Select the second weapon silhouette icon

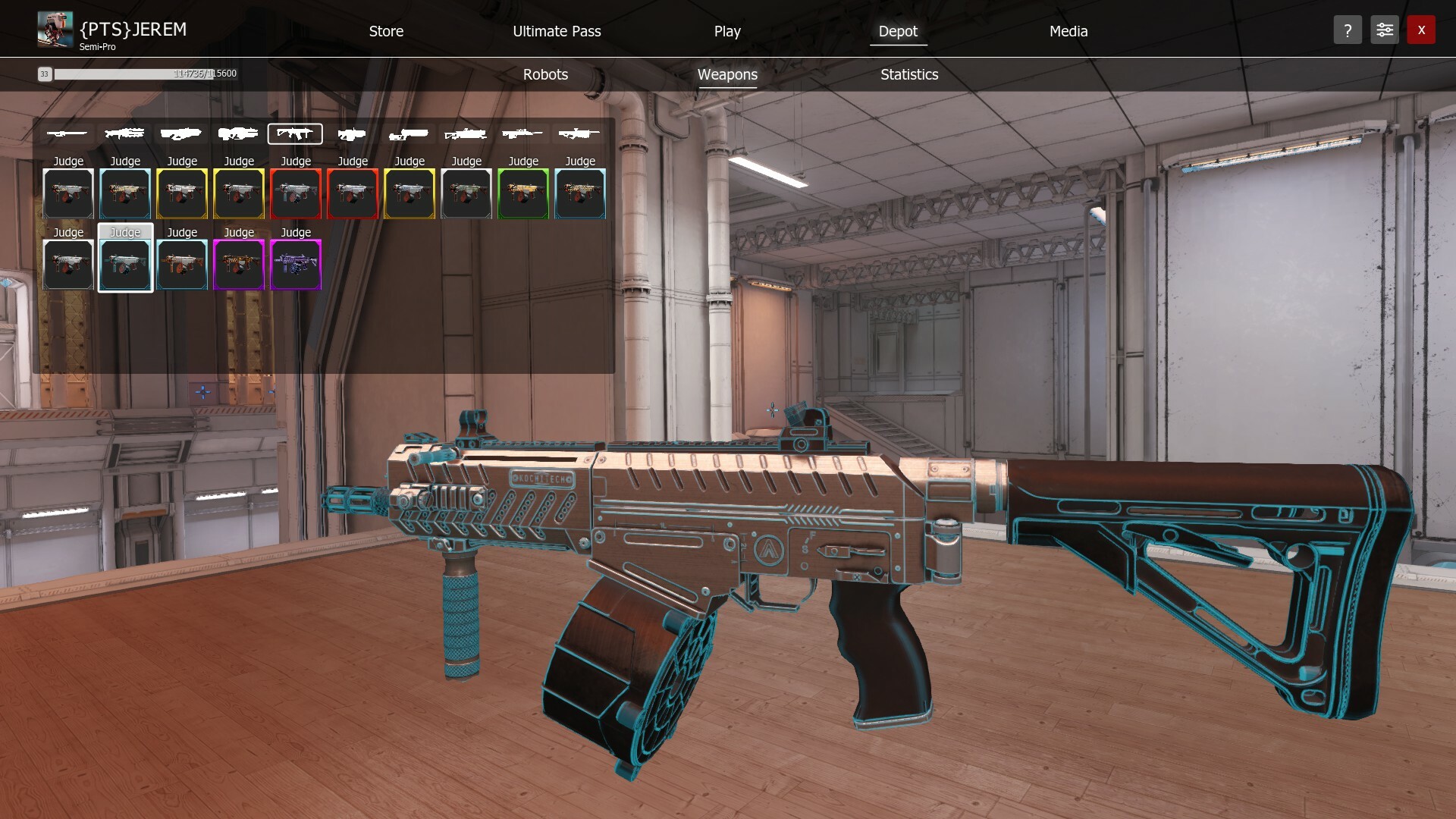(x=125, y=133)
